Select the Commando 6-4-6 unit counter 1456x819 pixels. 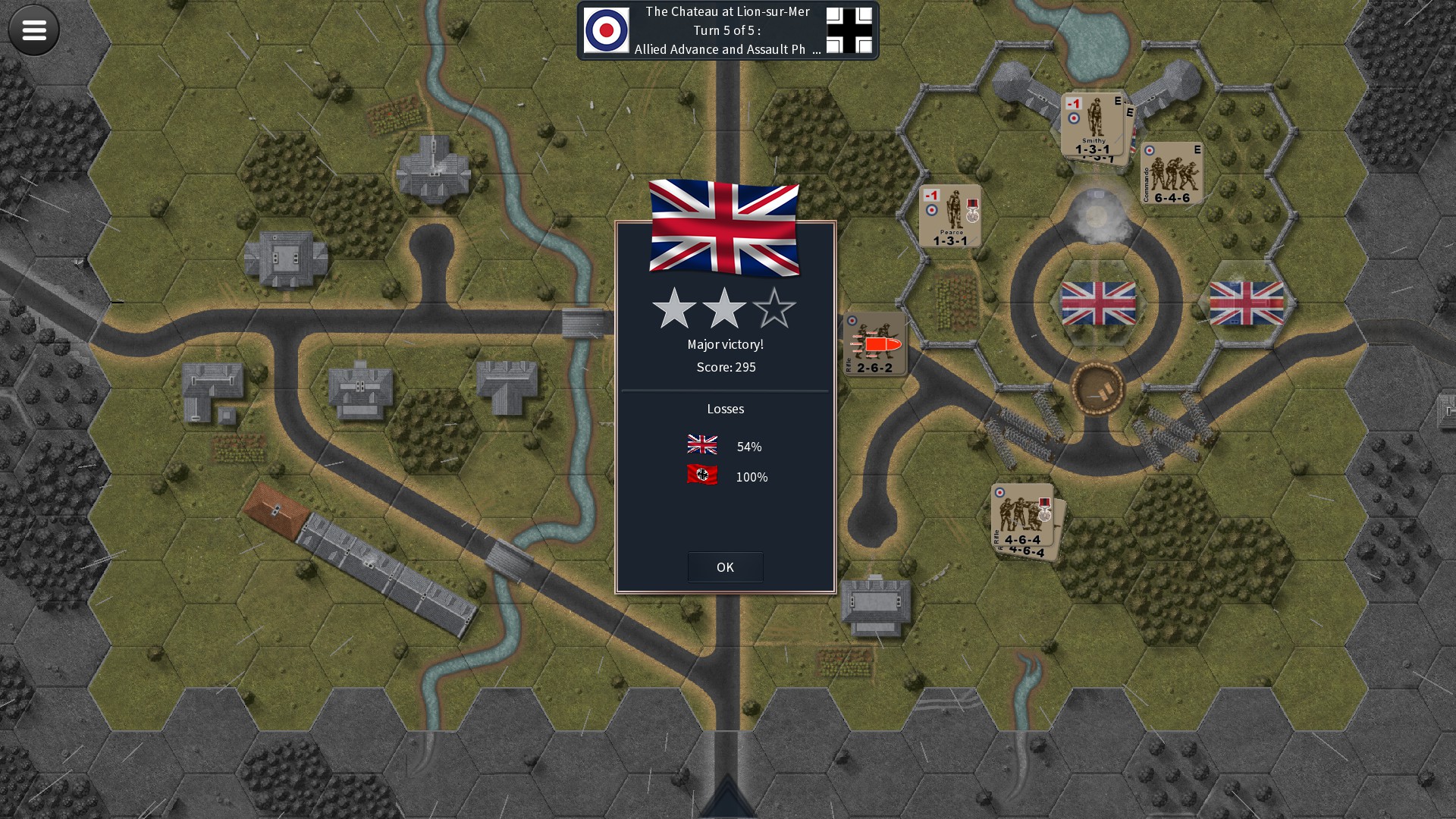(1172, 173)
